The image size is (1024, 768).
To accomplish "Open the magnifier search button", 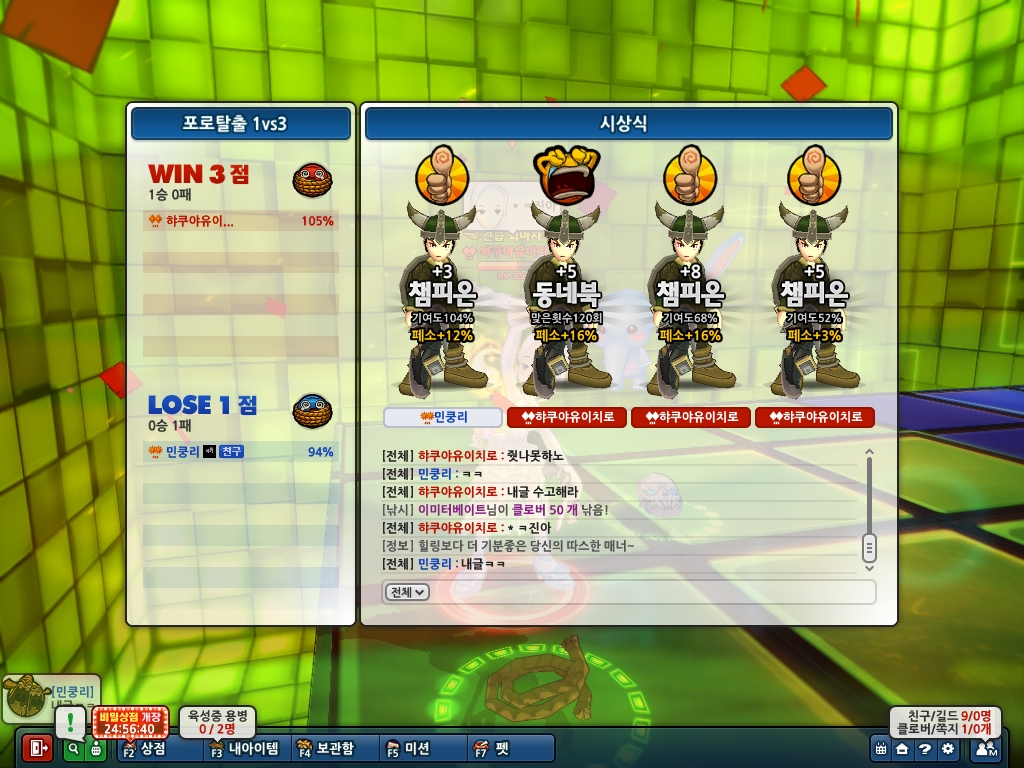I will click(x=73, y=748).
